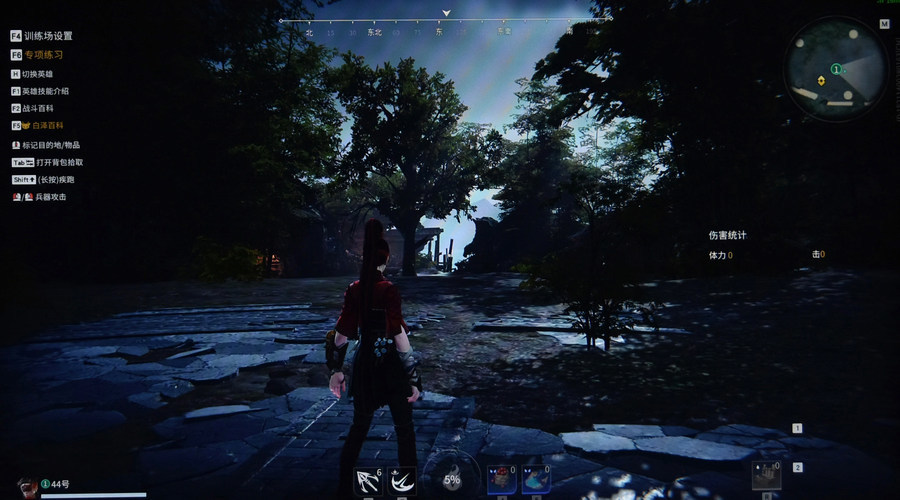Click the player avatar icon beside 44号
Screen dimensions: 900x500
point(28,484)
